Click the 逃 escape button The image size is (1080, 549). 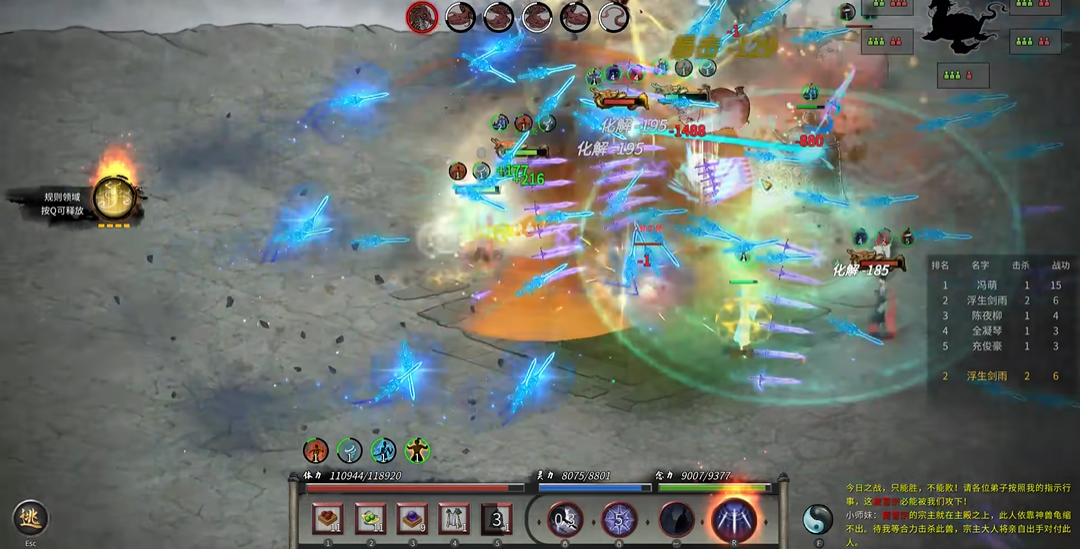tap(30, 517)
